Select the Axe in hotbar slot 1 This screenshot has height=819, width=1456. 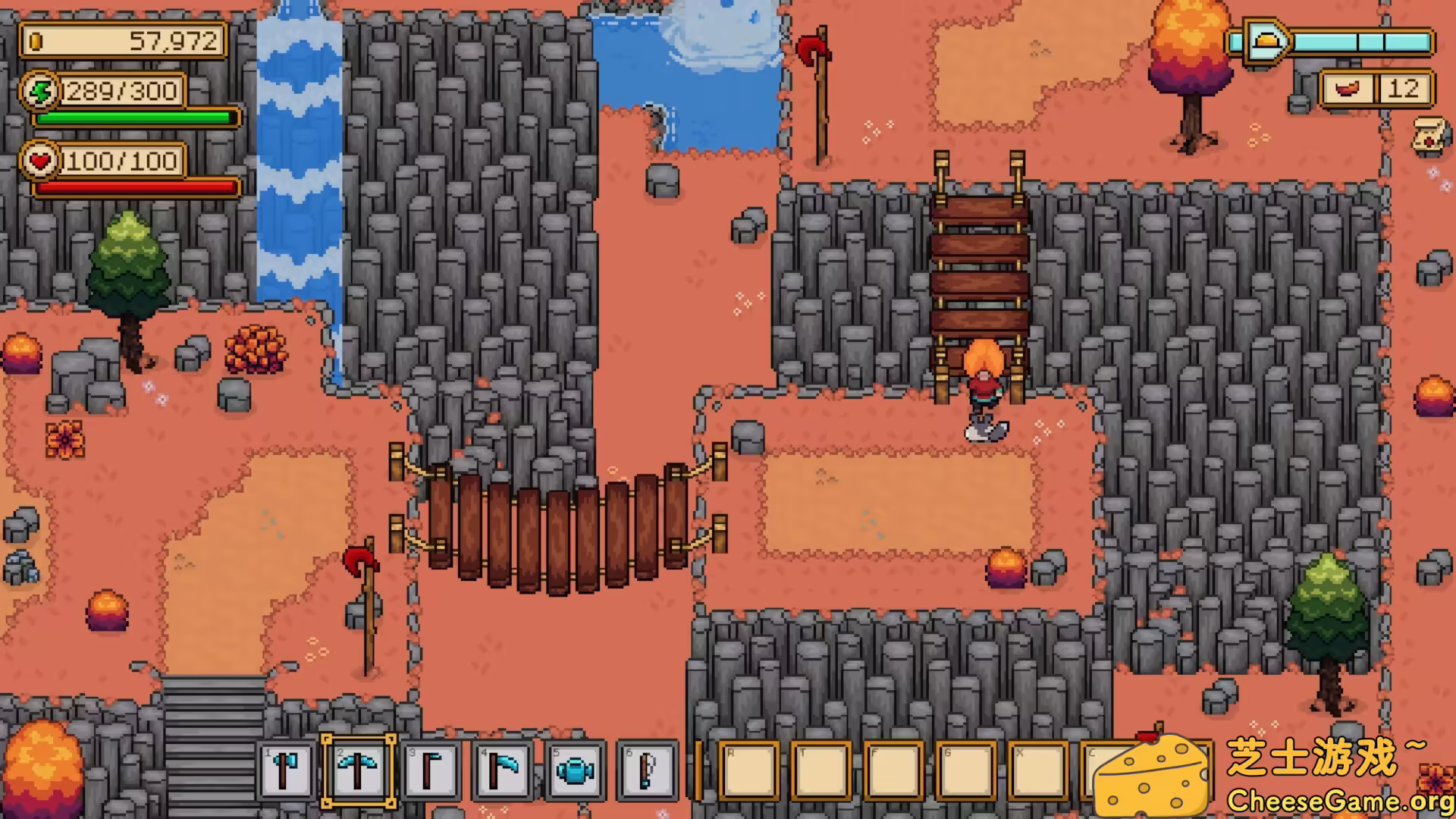pyautogui.click(x=287, y=770)
